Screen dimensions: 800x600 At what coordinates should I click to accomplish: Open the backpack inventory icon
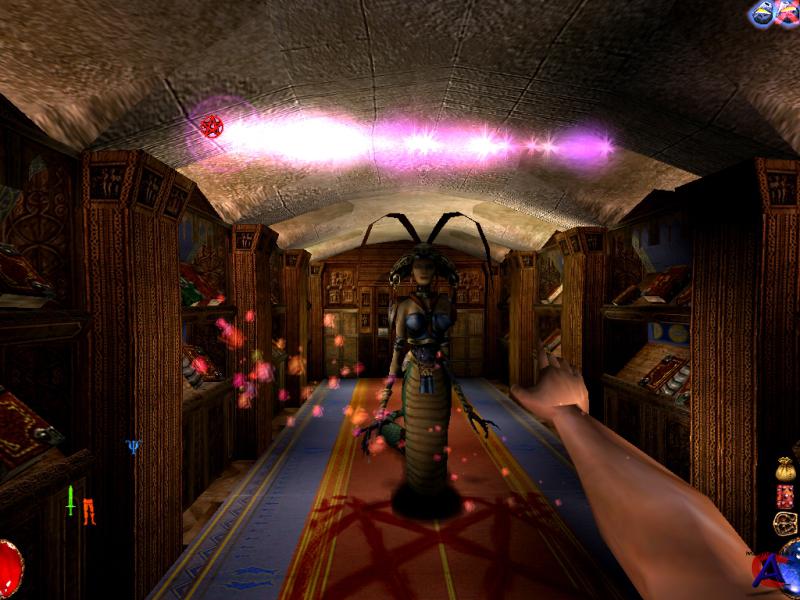785,523
